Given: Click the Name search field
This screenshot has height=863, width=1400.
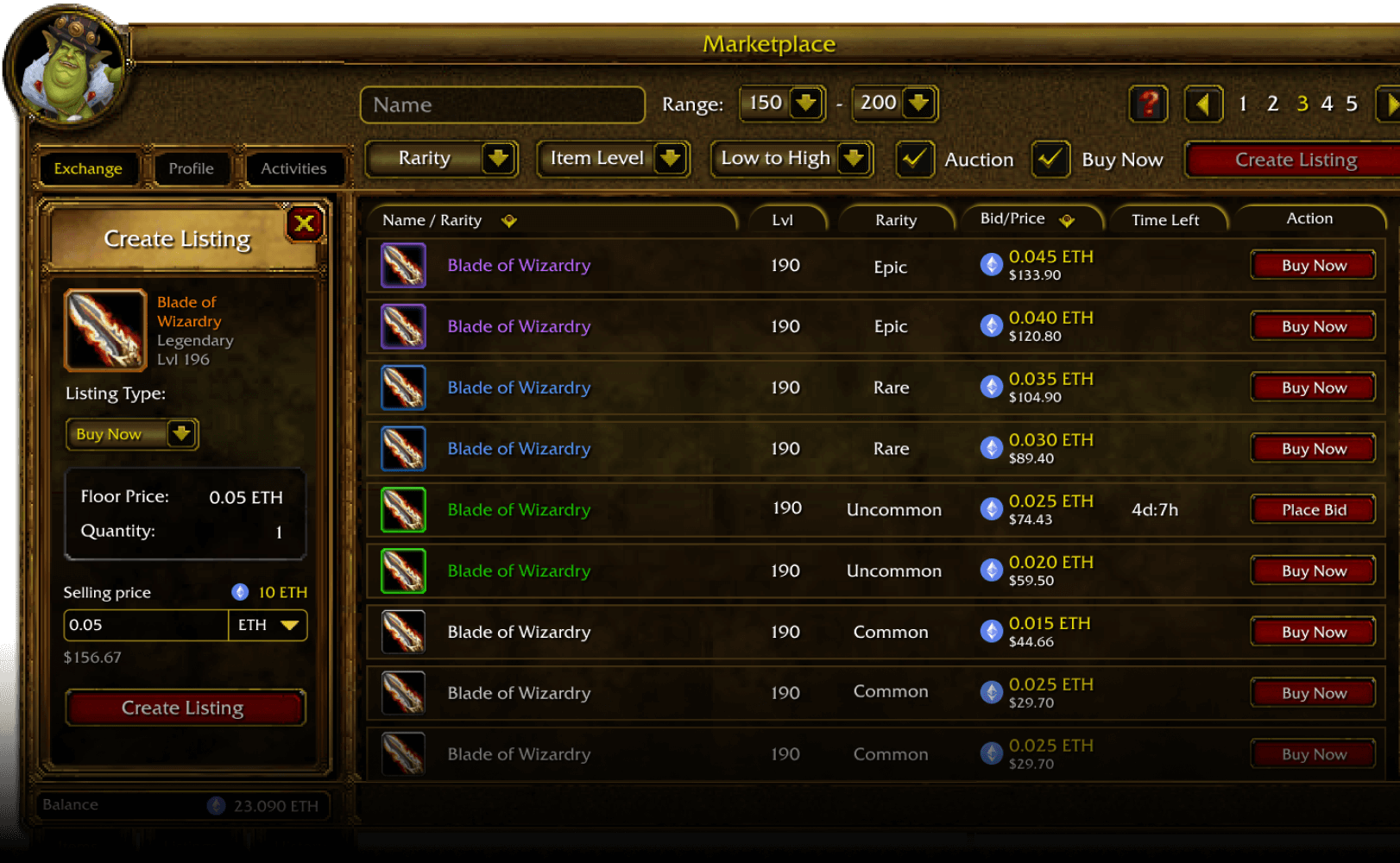Looking at the screenshot, I should pos(502,104).
